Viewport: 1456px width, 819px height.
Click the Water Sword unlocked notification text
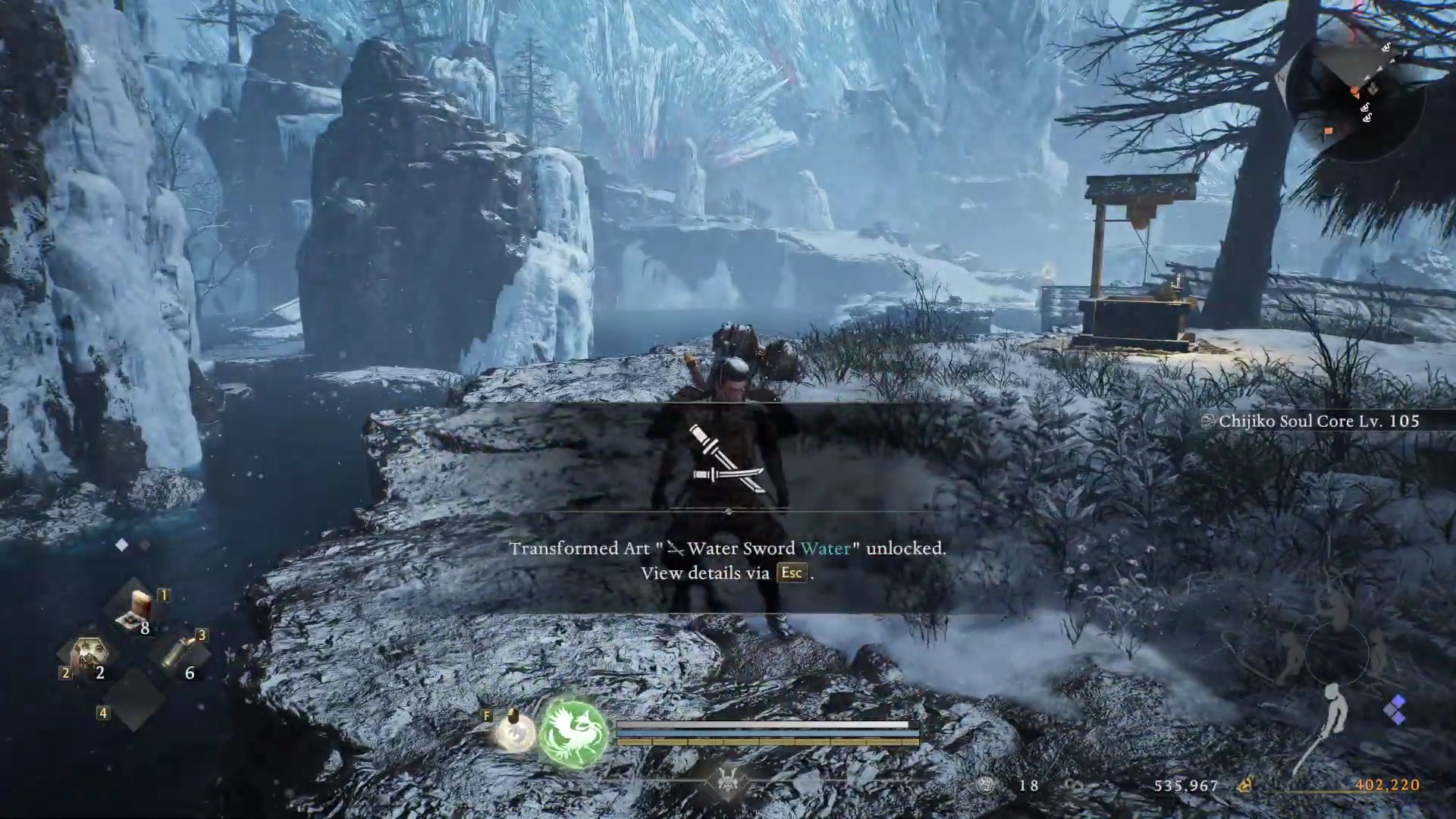coord(727,548)
